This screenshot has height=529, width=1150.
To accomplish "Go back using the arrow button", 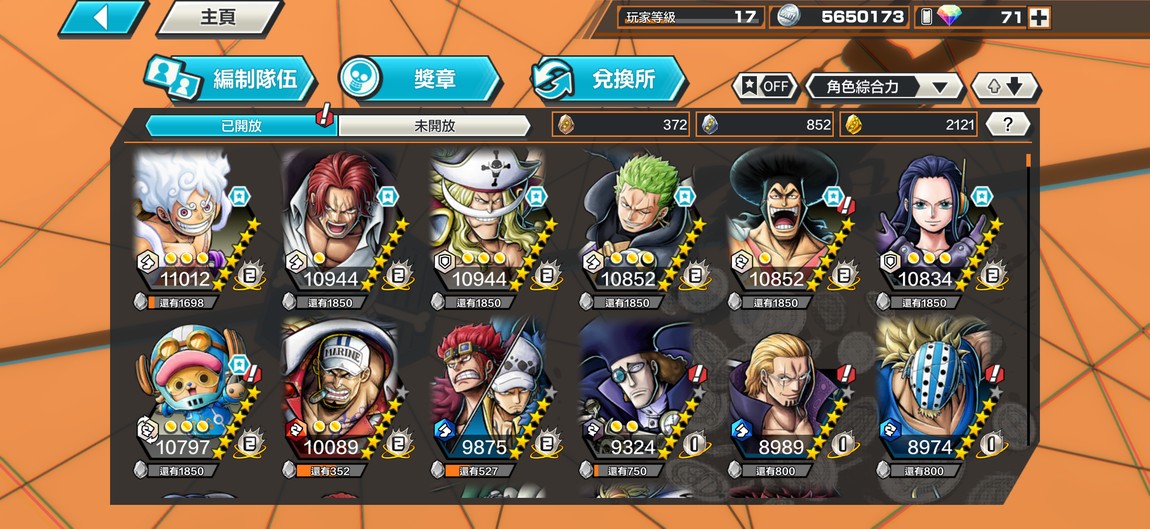I will [x=102, y=18].
